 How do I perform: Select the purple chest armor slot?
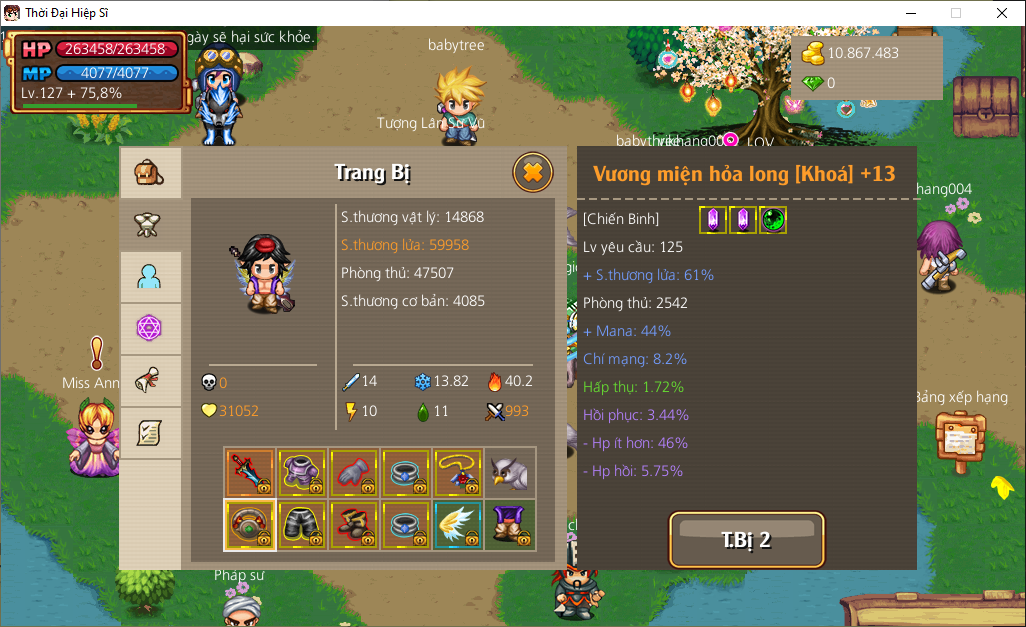click(x=302, y=473)
